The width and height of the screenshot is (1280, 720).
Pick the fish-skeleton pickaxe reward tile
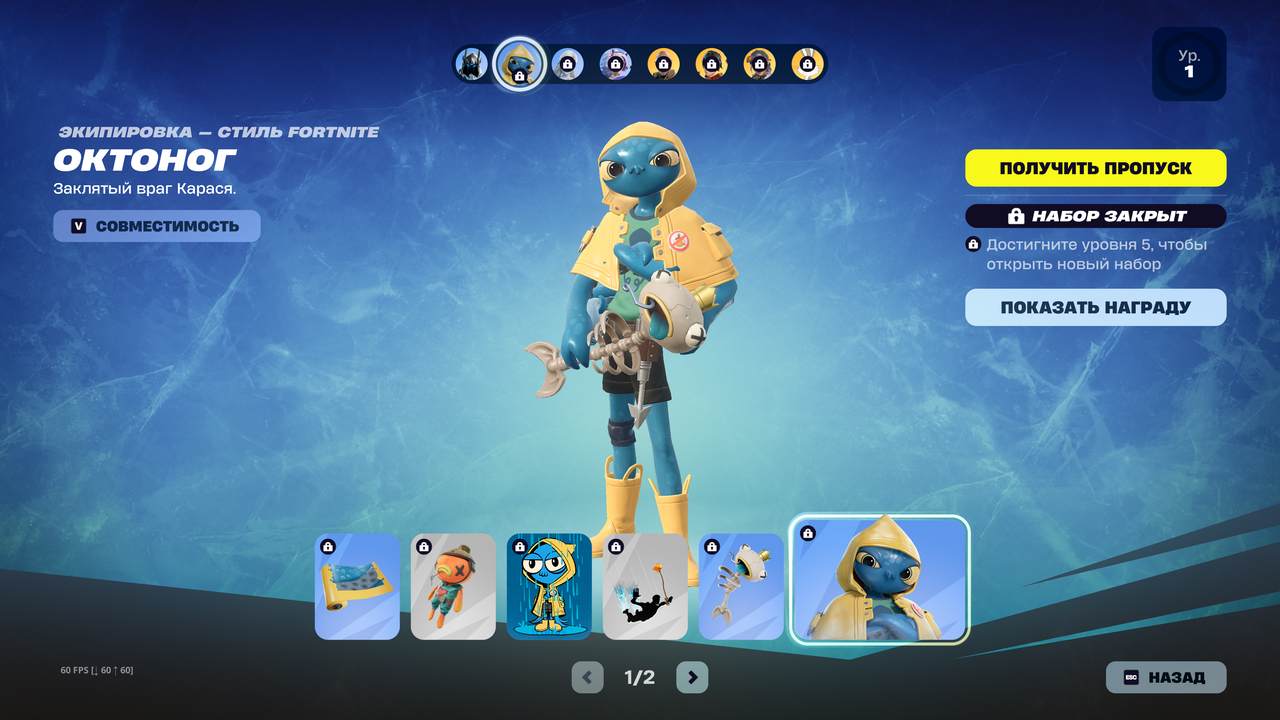741,586
